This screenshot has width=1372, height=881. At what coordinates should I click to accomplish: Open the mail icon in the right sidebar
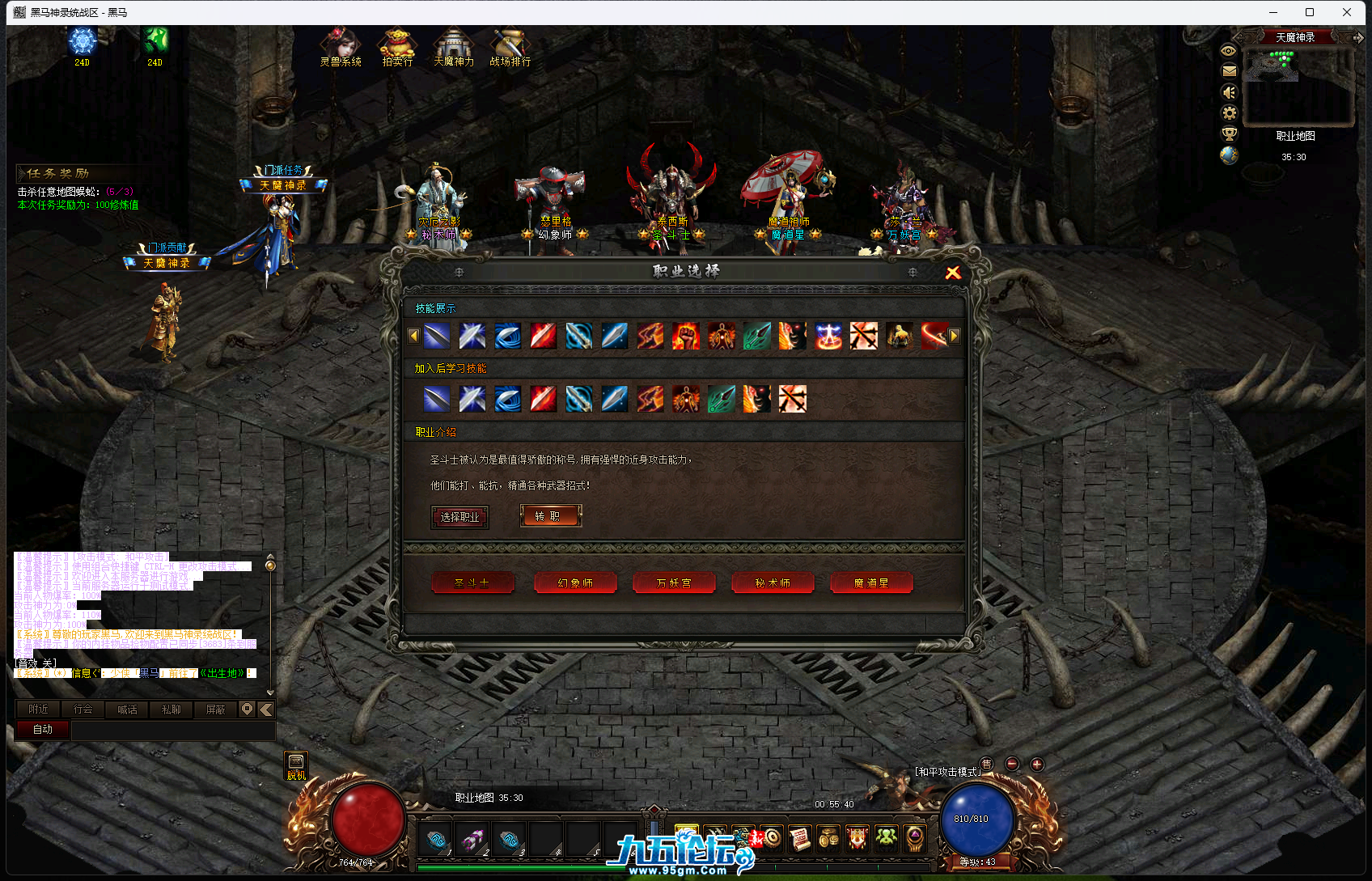[x=1229, y=71]
